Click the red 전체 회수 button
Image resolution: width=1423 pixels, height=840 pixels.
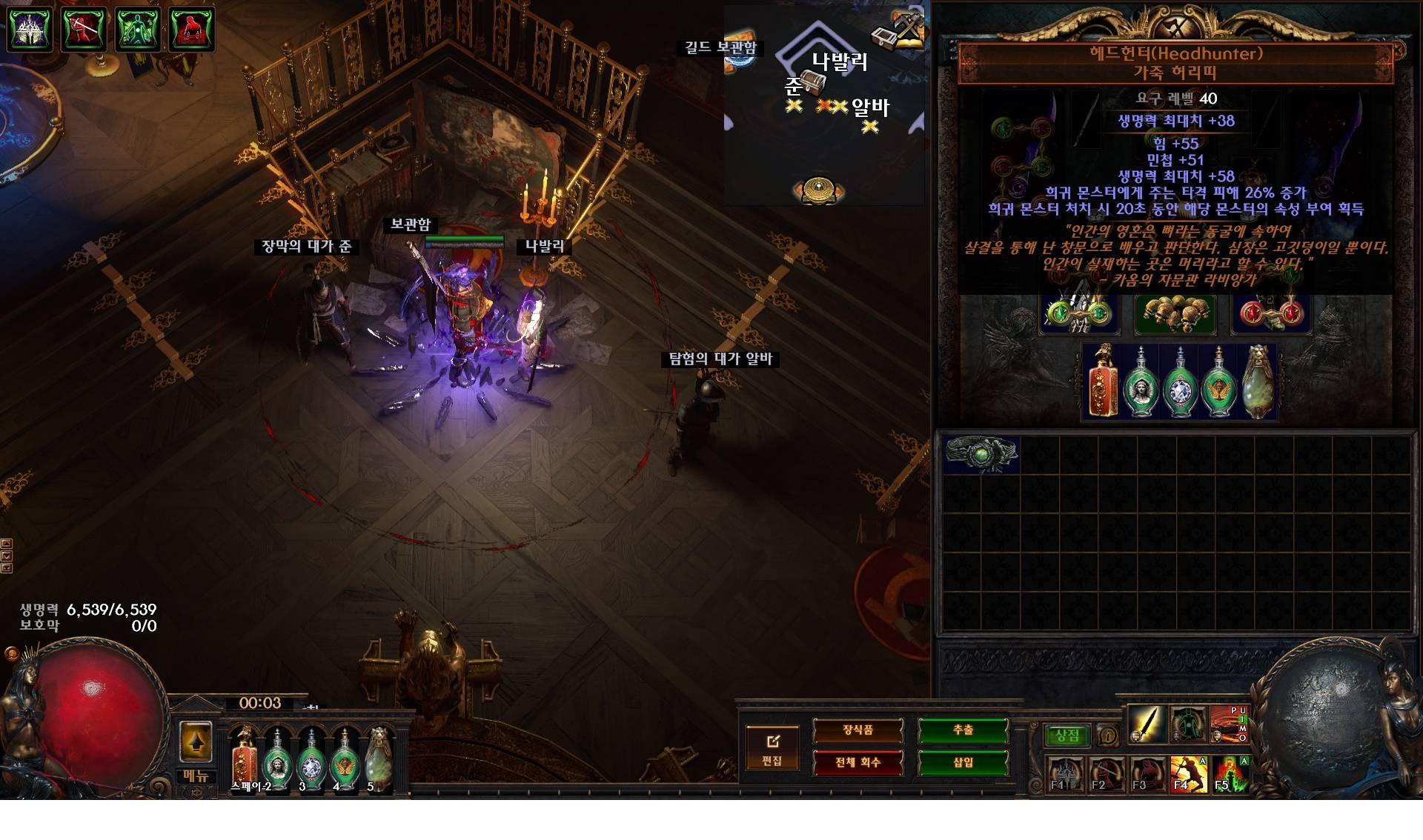(858, 762)
